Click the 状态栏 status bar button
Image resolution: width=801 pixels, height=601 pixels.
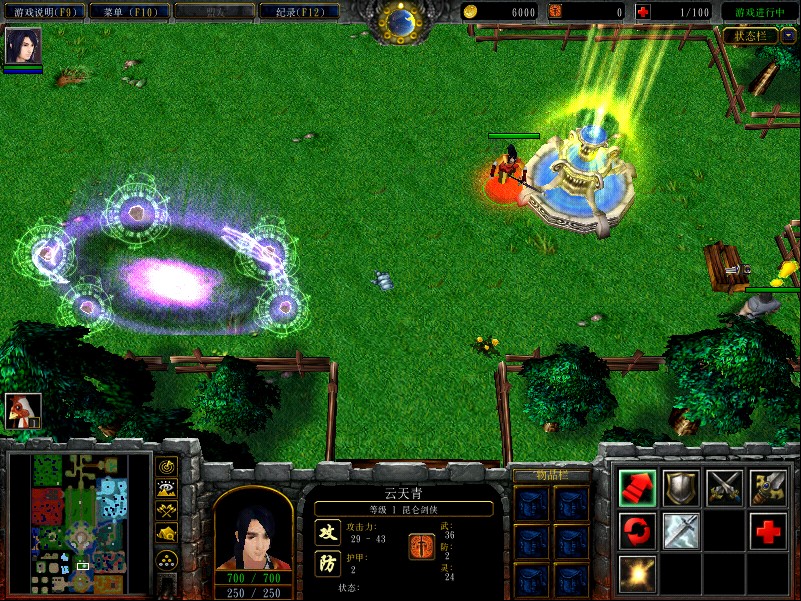[x=751, y=35]
